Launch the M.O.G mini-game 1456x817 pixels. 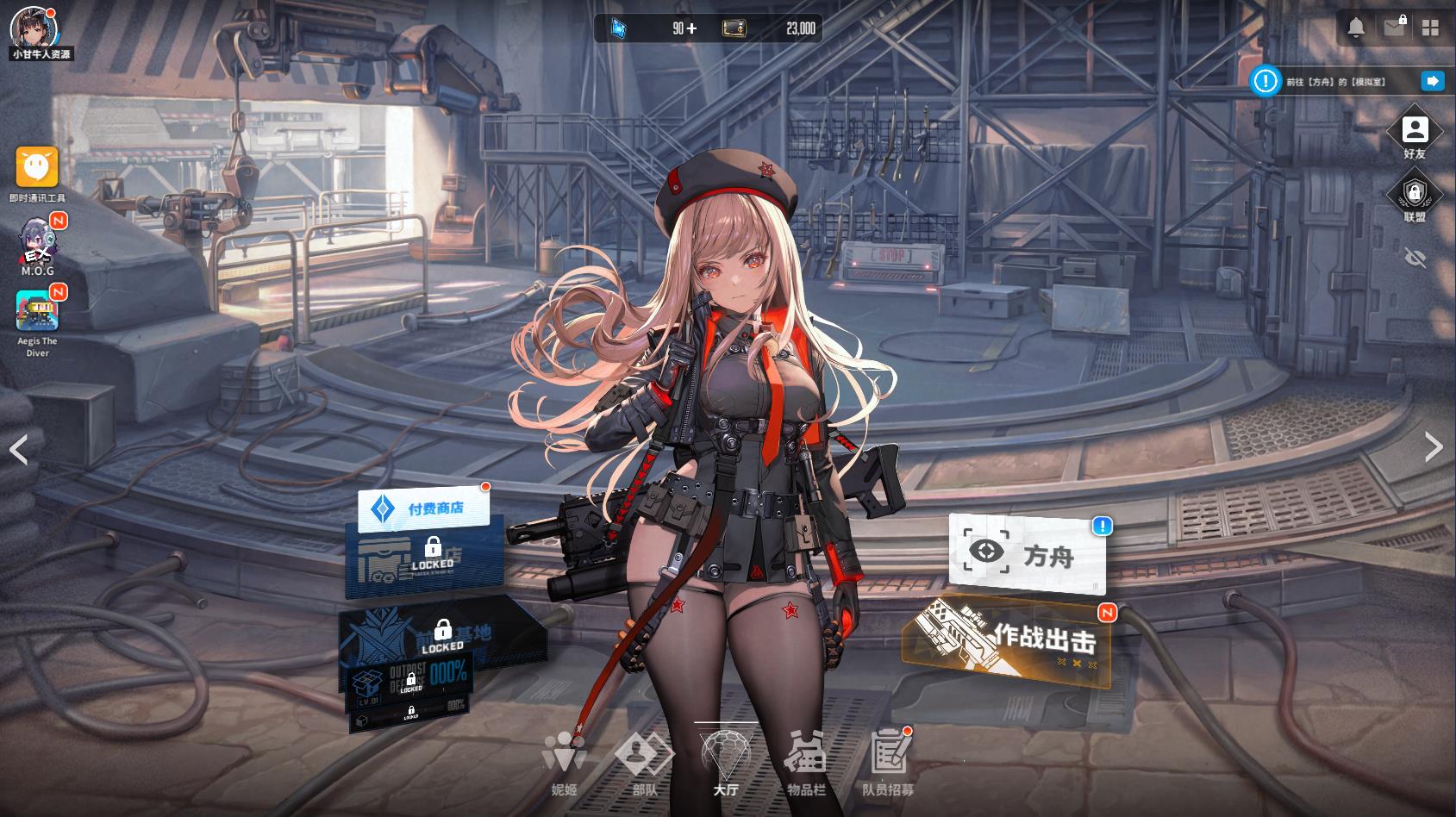pyautogui.click(x=37, y=240)
